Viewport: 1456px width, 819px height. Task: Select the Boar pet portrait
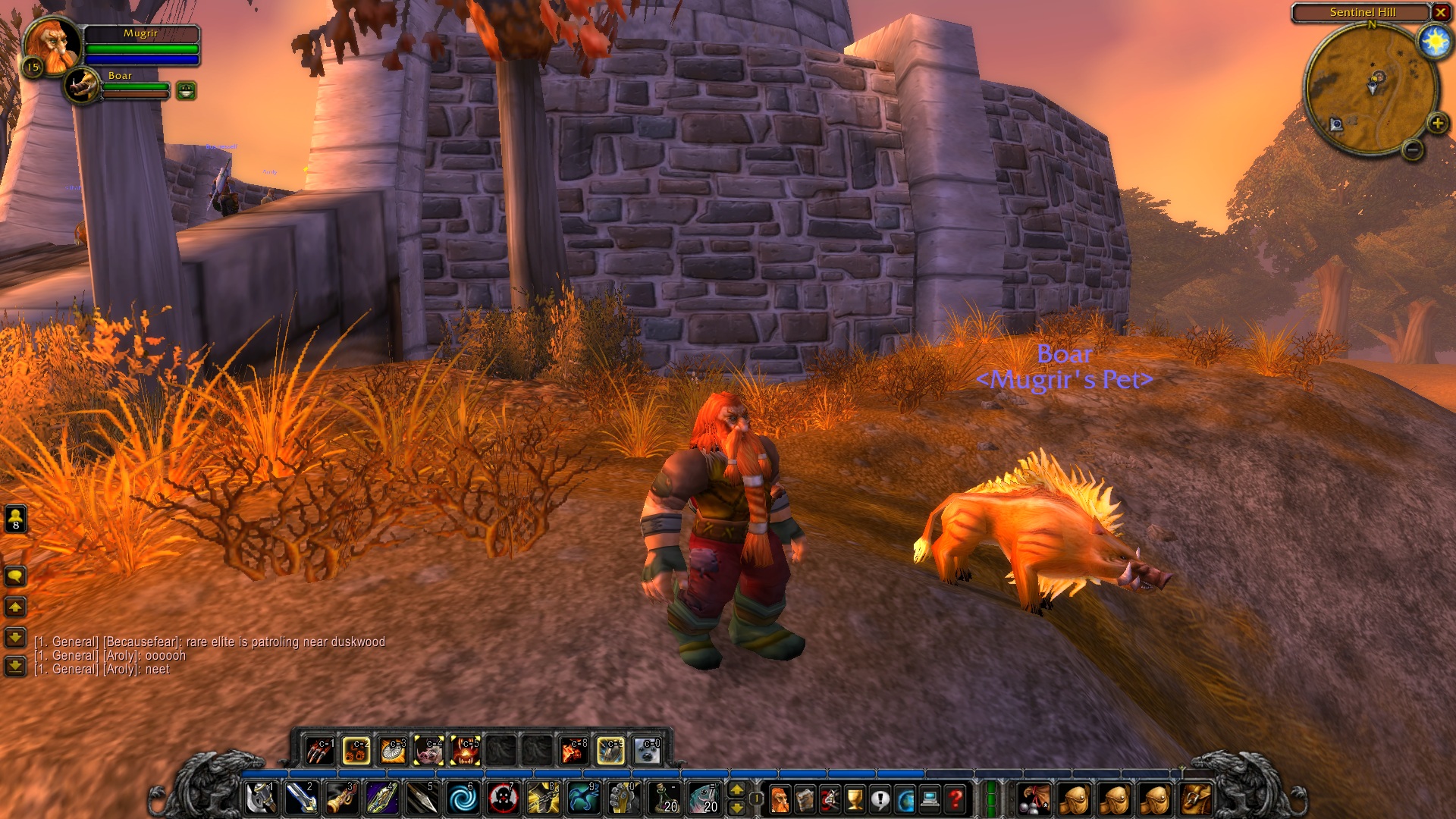click(80, 85)
